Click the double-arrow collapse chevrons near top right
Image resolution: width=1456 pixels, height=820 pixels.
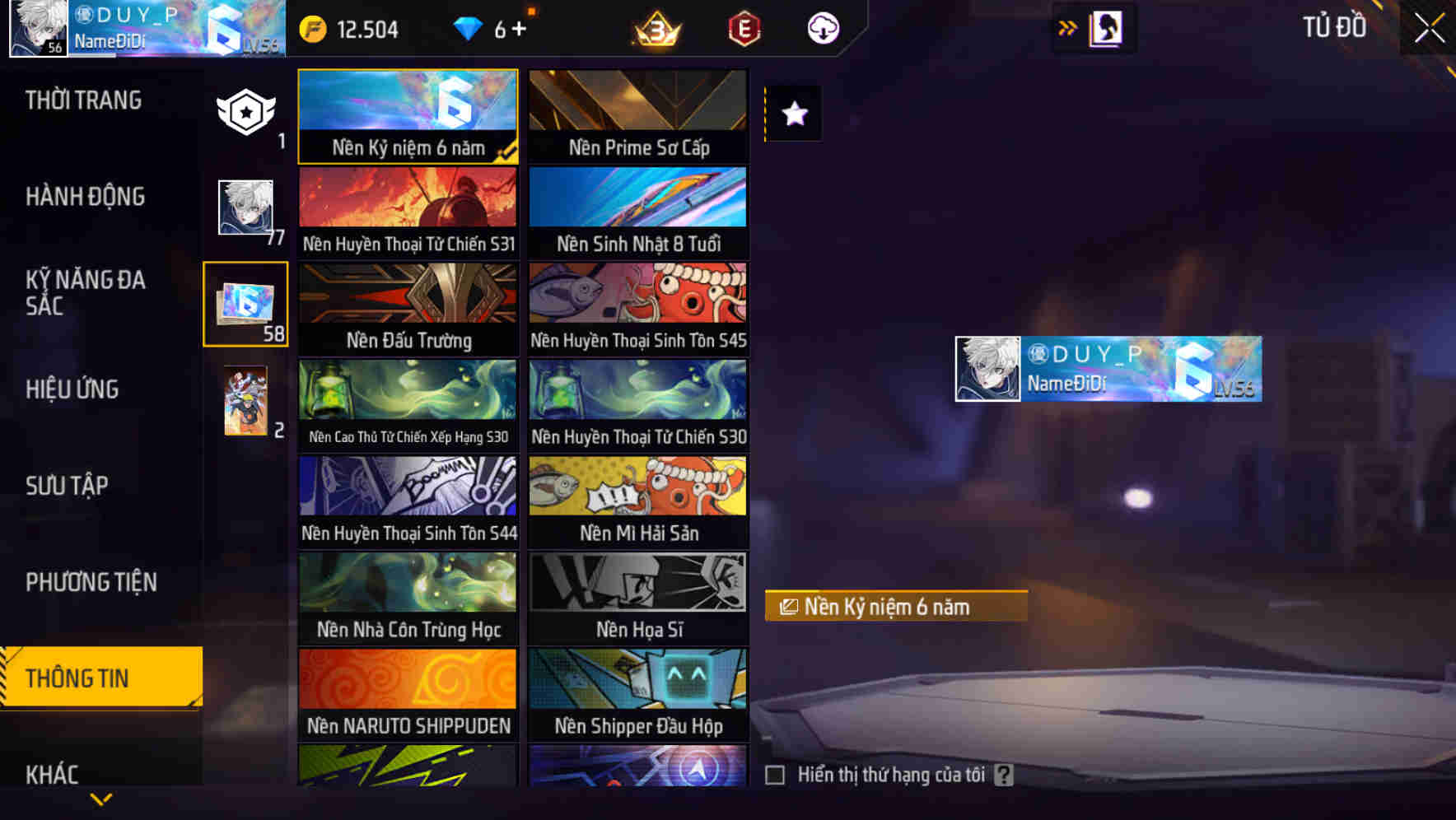click(x=1067, y=27)
